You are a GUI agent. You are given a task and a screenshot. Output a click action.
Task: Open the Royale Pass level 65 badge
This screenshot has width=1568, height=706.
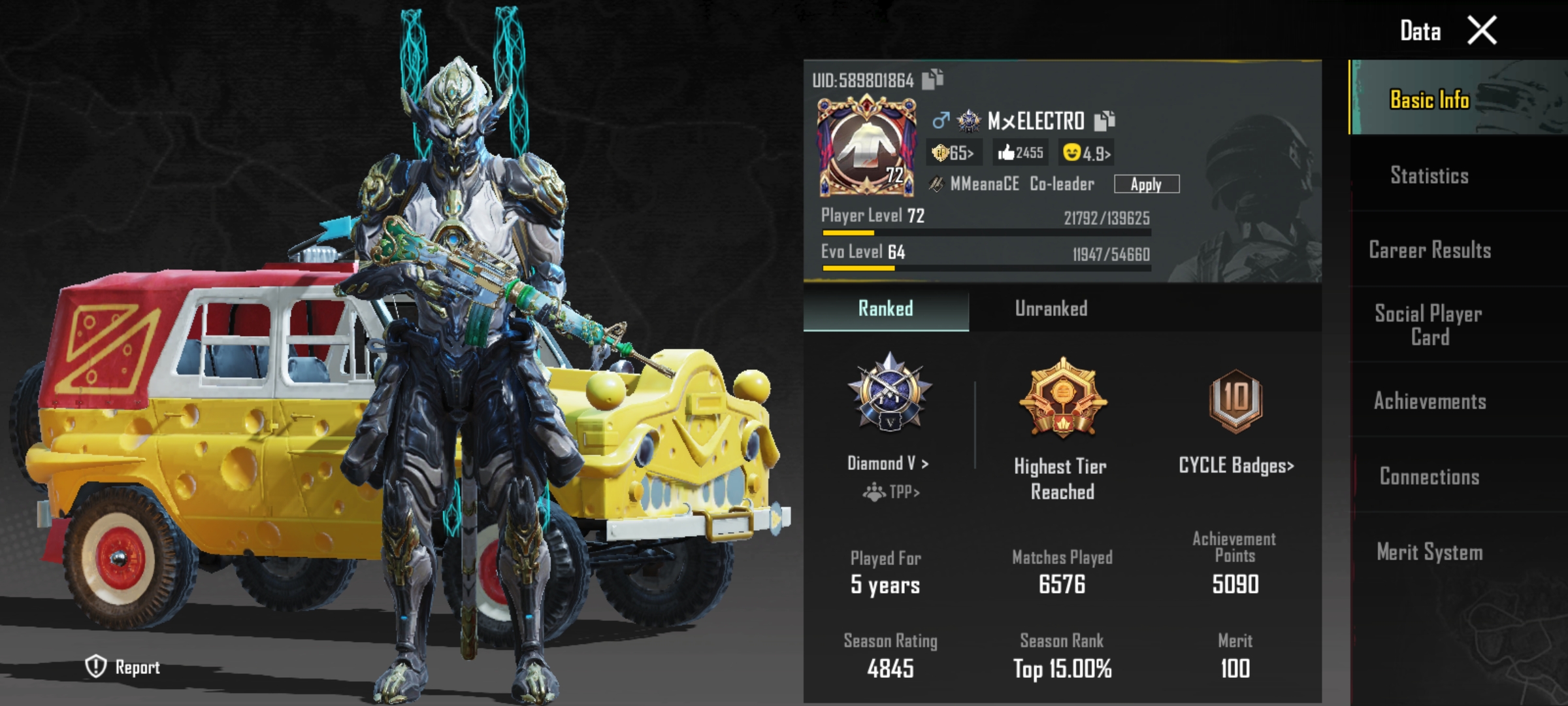(x=953, y=153)
